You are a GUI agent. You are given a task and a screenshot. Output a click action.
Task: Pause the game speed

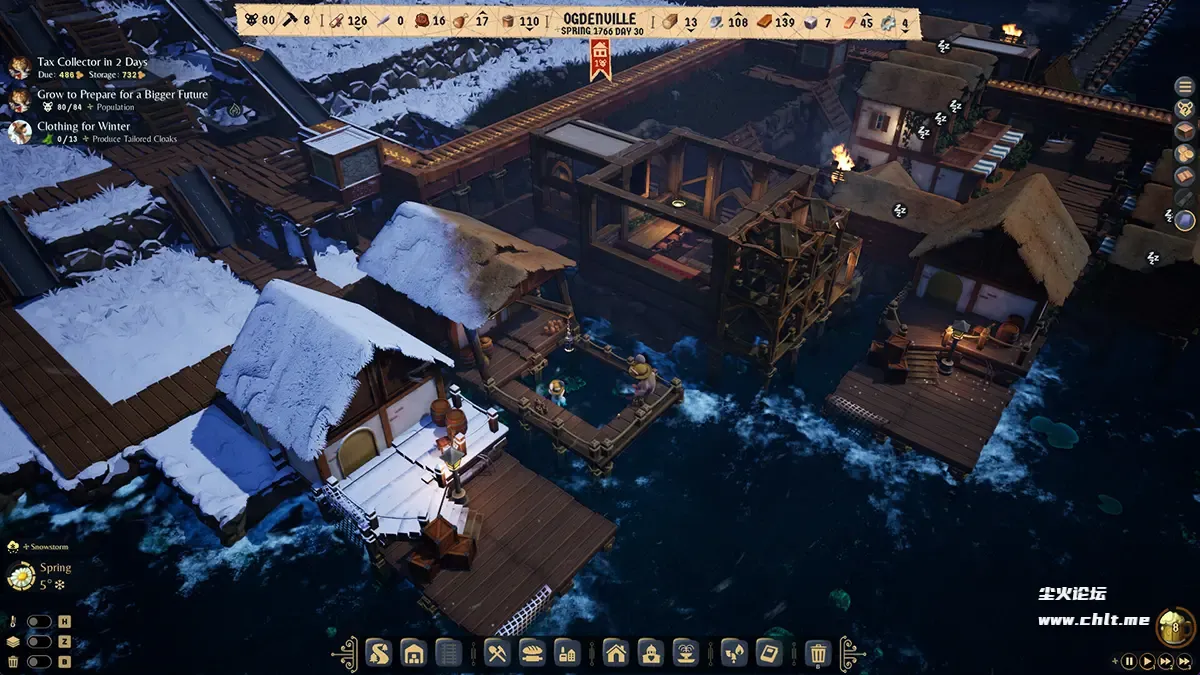tap(1129, 661)
